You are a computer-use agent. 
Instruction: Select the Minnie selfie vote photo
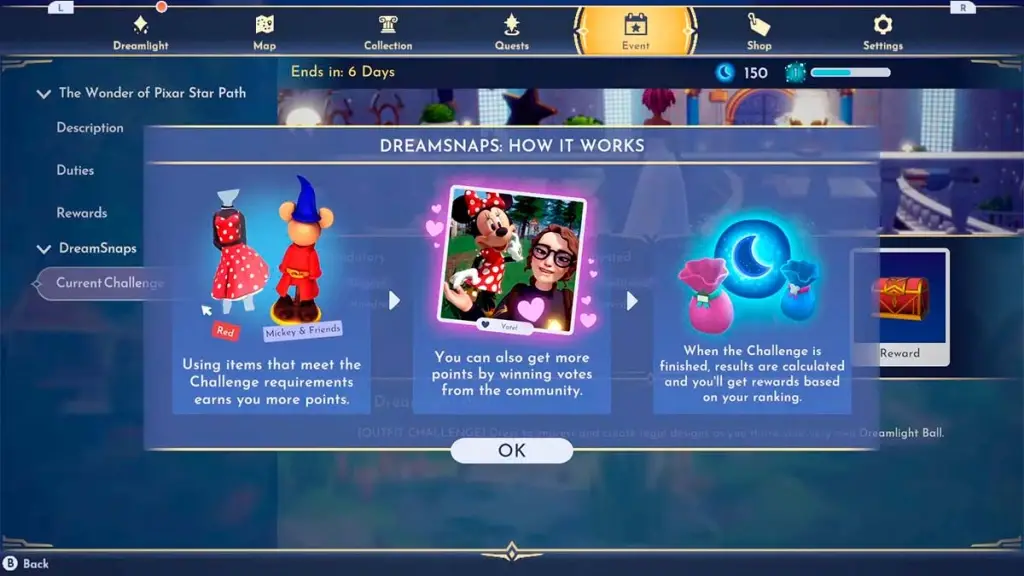point(511,257)
